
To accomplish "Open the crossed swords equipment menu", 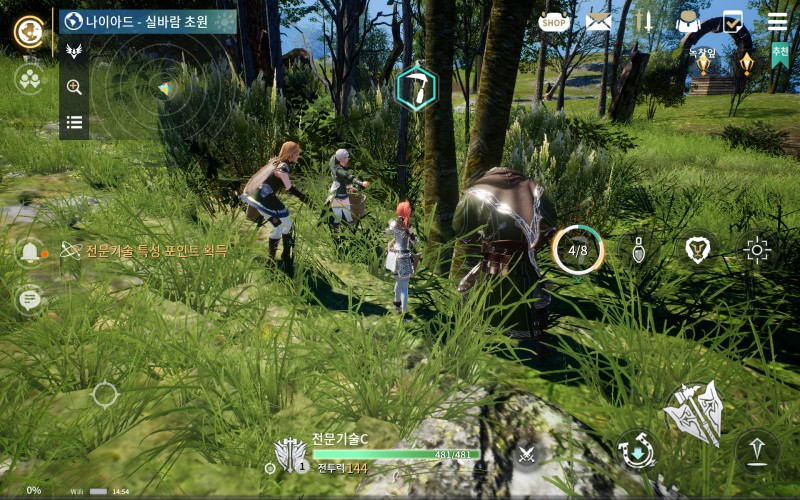I will pyautogui.click(x=643, y=21).
